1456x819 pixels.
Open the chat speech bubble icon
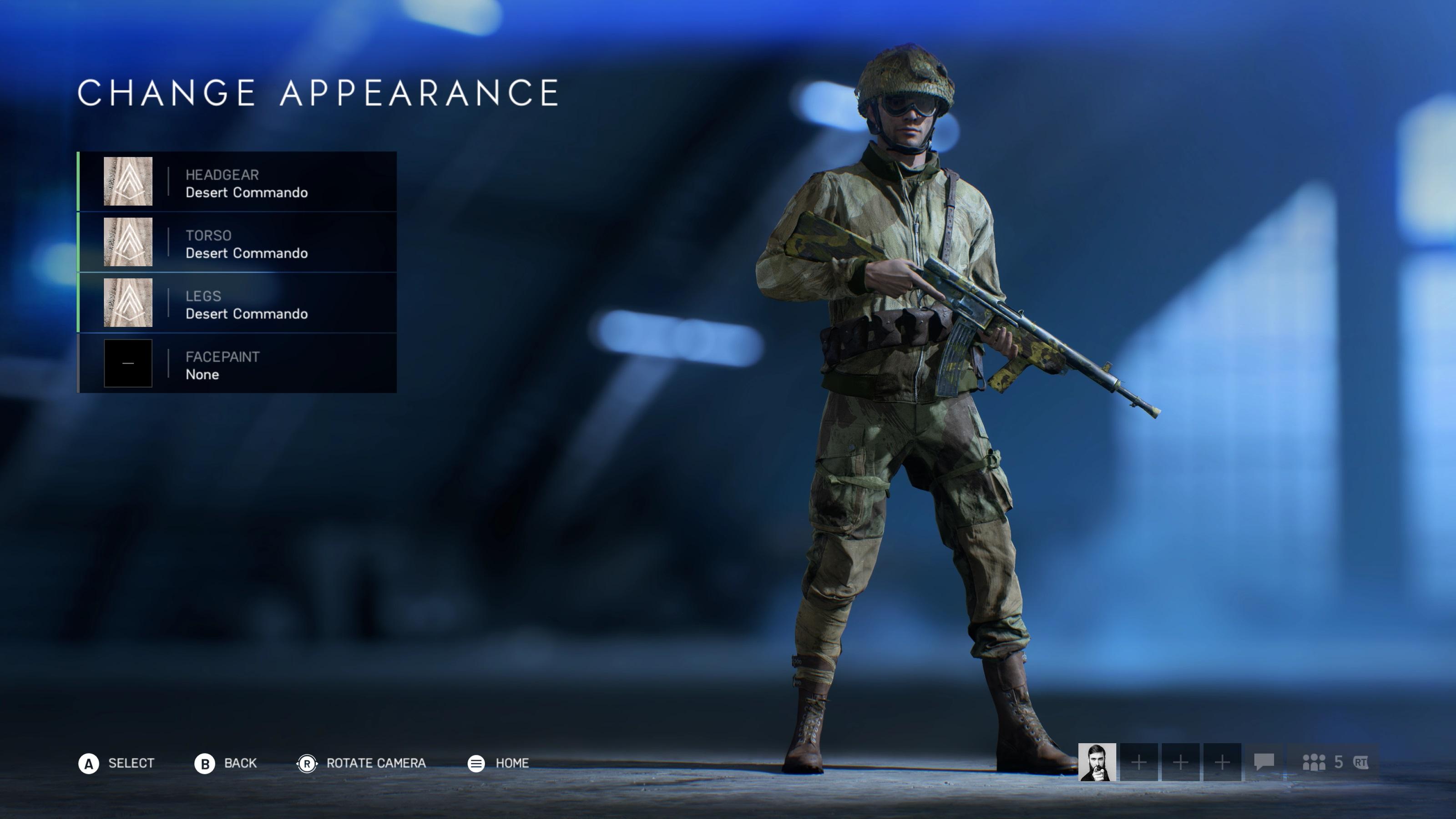point(1264,762)
